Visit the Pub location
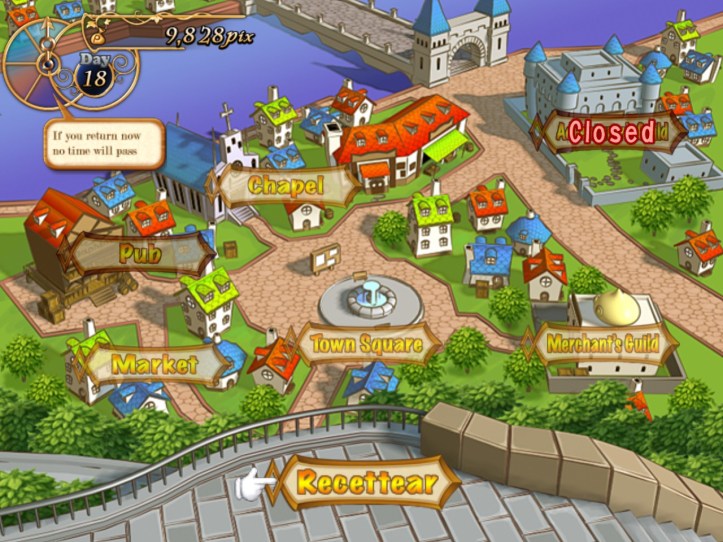Image resolution: width=723 pixels, height=542 pixels. [x=140, y=252]
